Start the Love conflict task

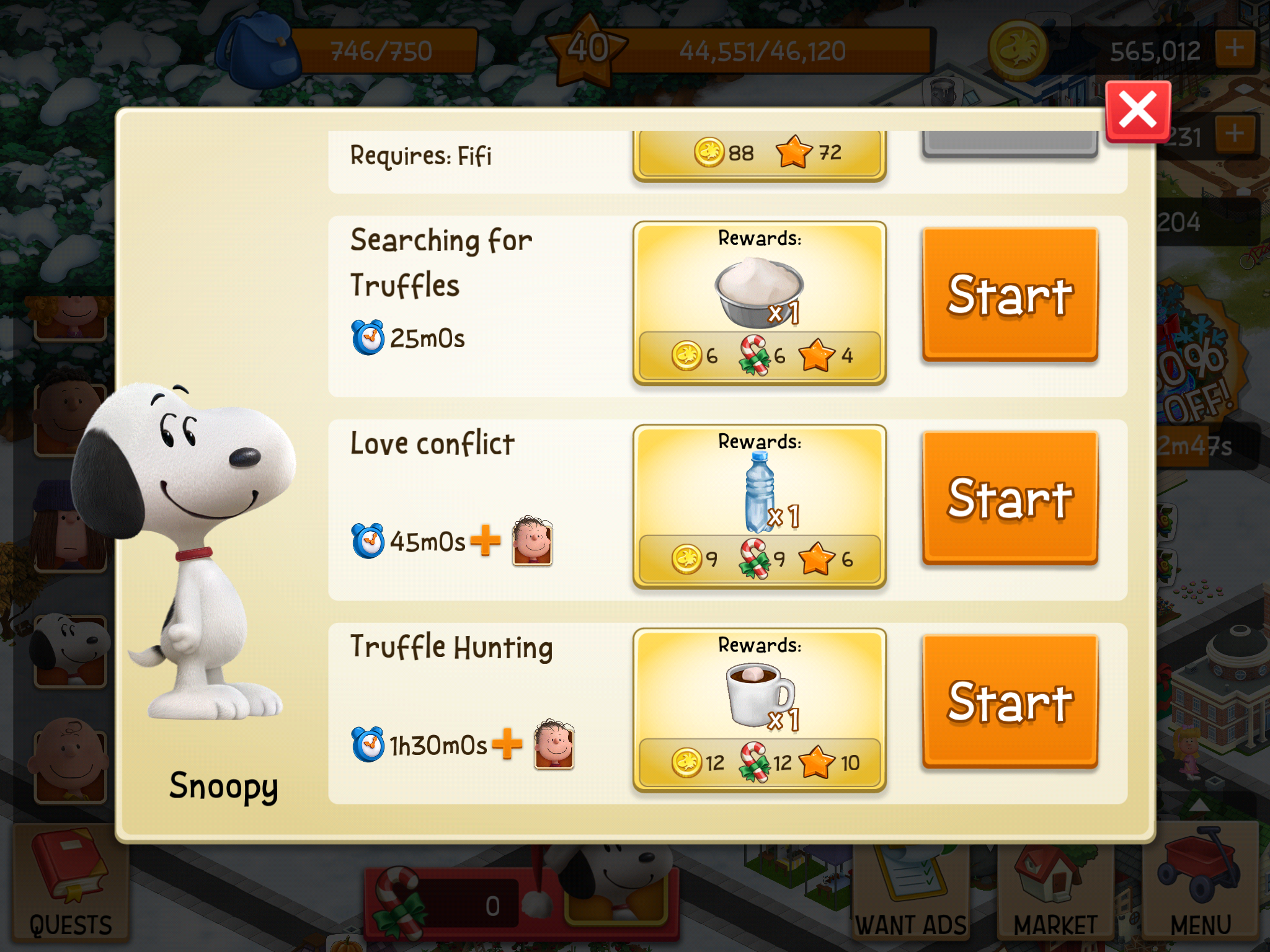click(1010, 498)
